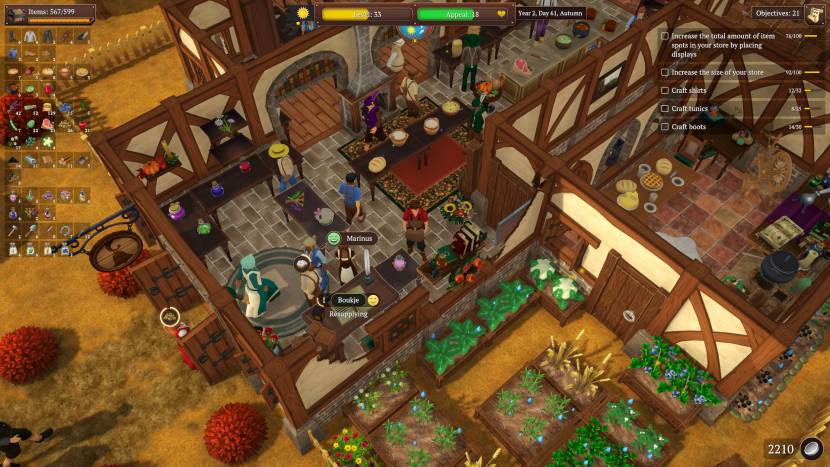Screen dimensions: 830x467
Task: Toggle the 'Craft boots' objective checkbox
Action: tap(665, 126)
